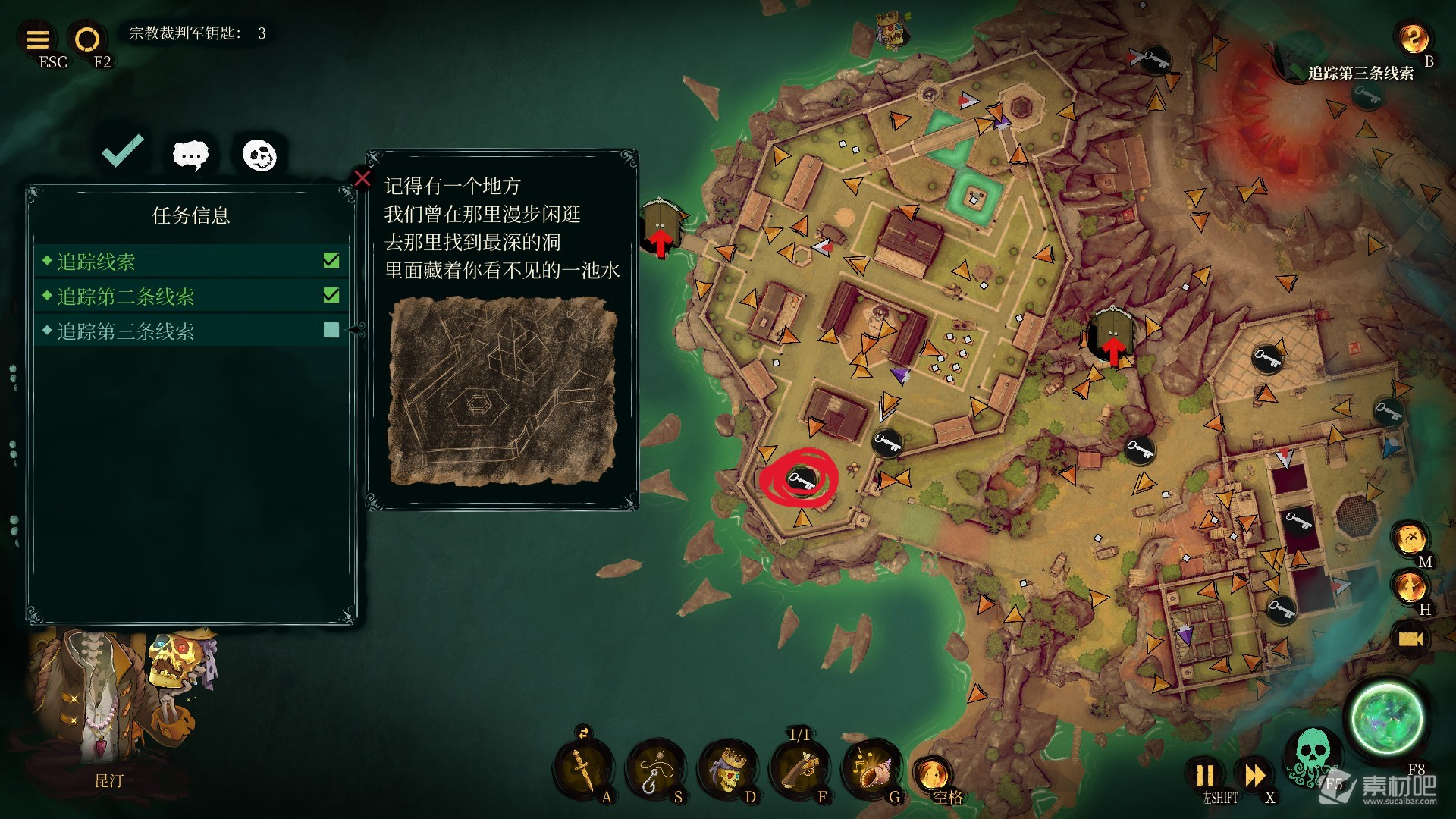Click the golden ring icon labeled F2
The height and width of the screenshot is (819, 1456).
pos(87,39)
